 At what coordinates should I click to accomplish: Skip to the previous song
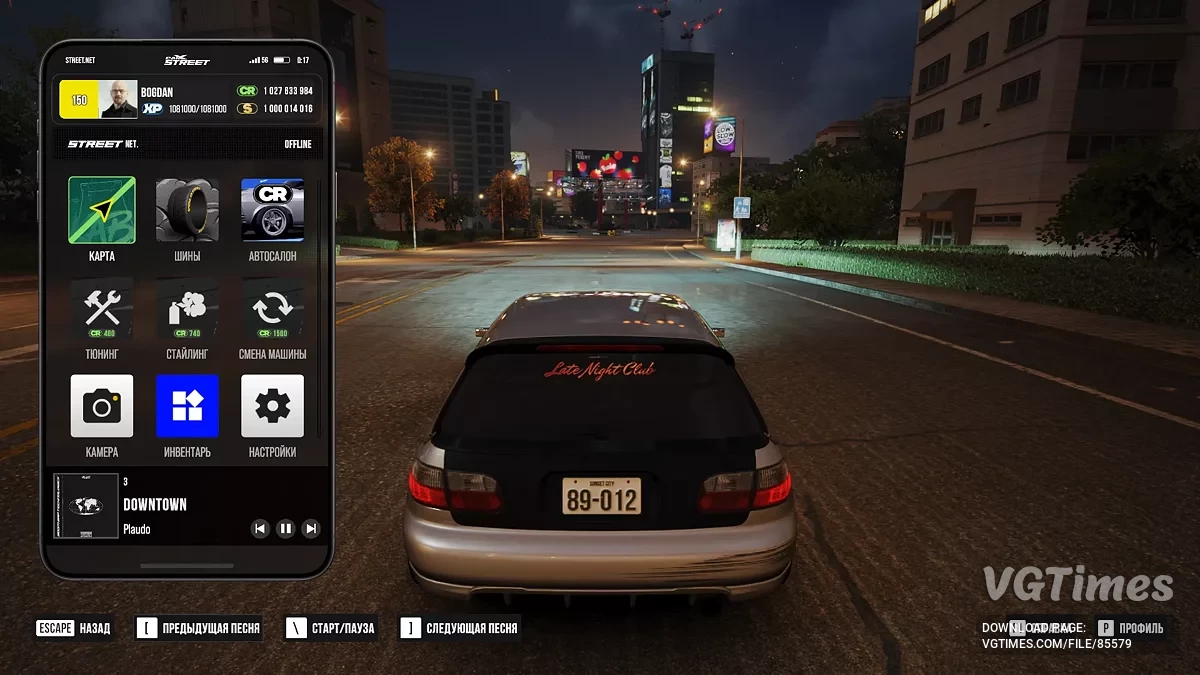[x=260, y=529]
